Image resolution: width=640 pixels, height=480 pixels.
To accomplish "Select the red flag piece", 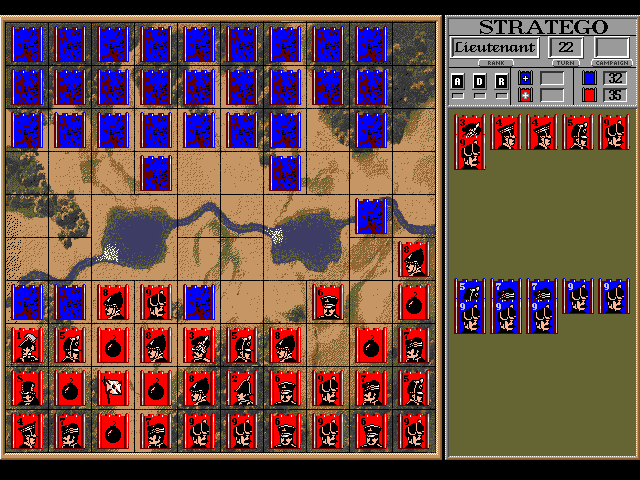I will pyautogui.click(x=113, y=386).
